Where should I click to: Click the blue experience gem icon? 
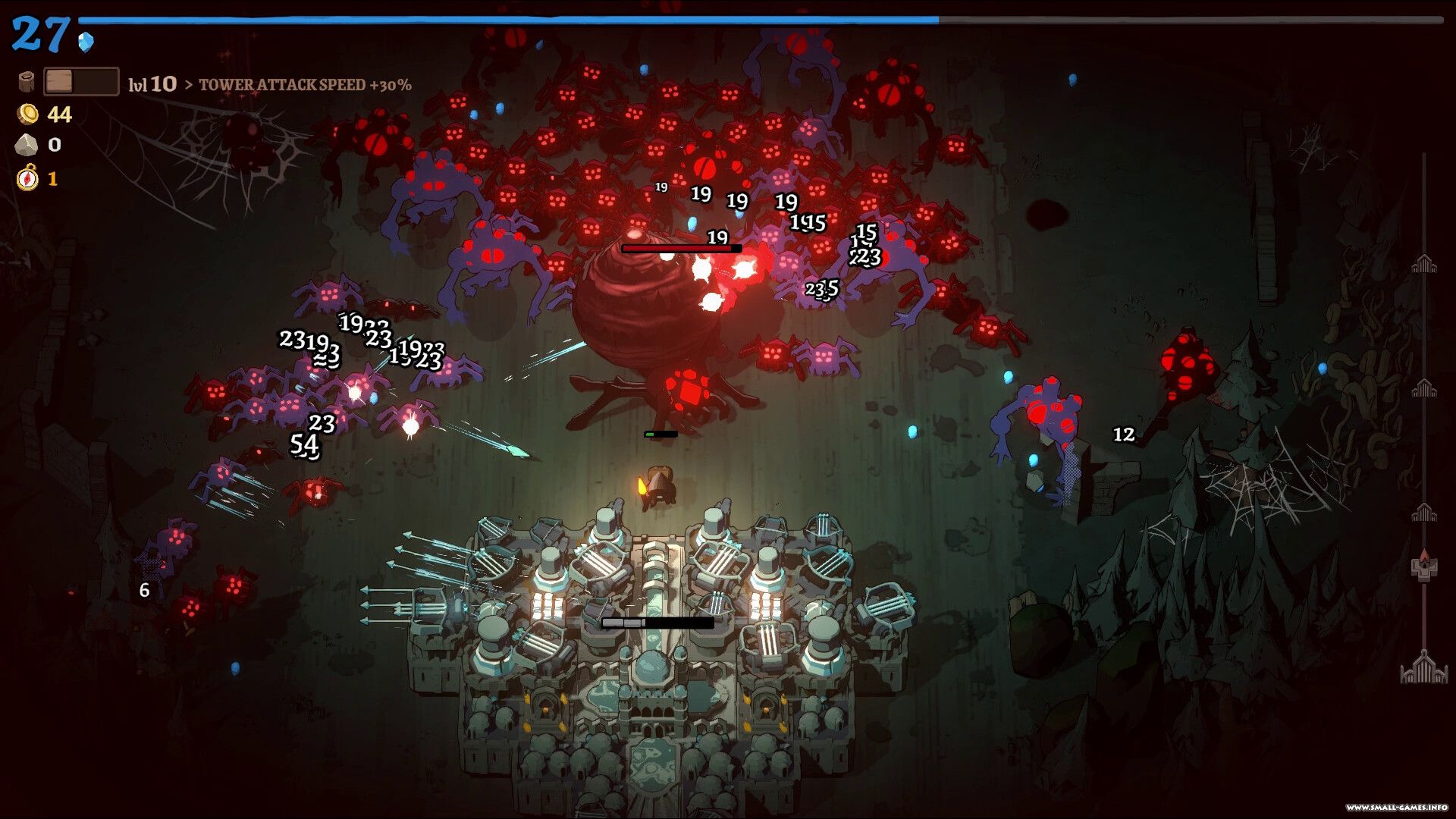click(x=86, y=41)
